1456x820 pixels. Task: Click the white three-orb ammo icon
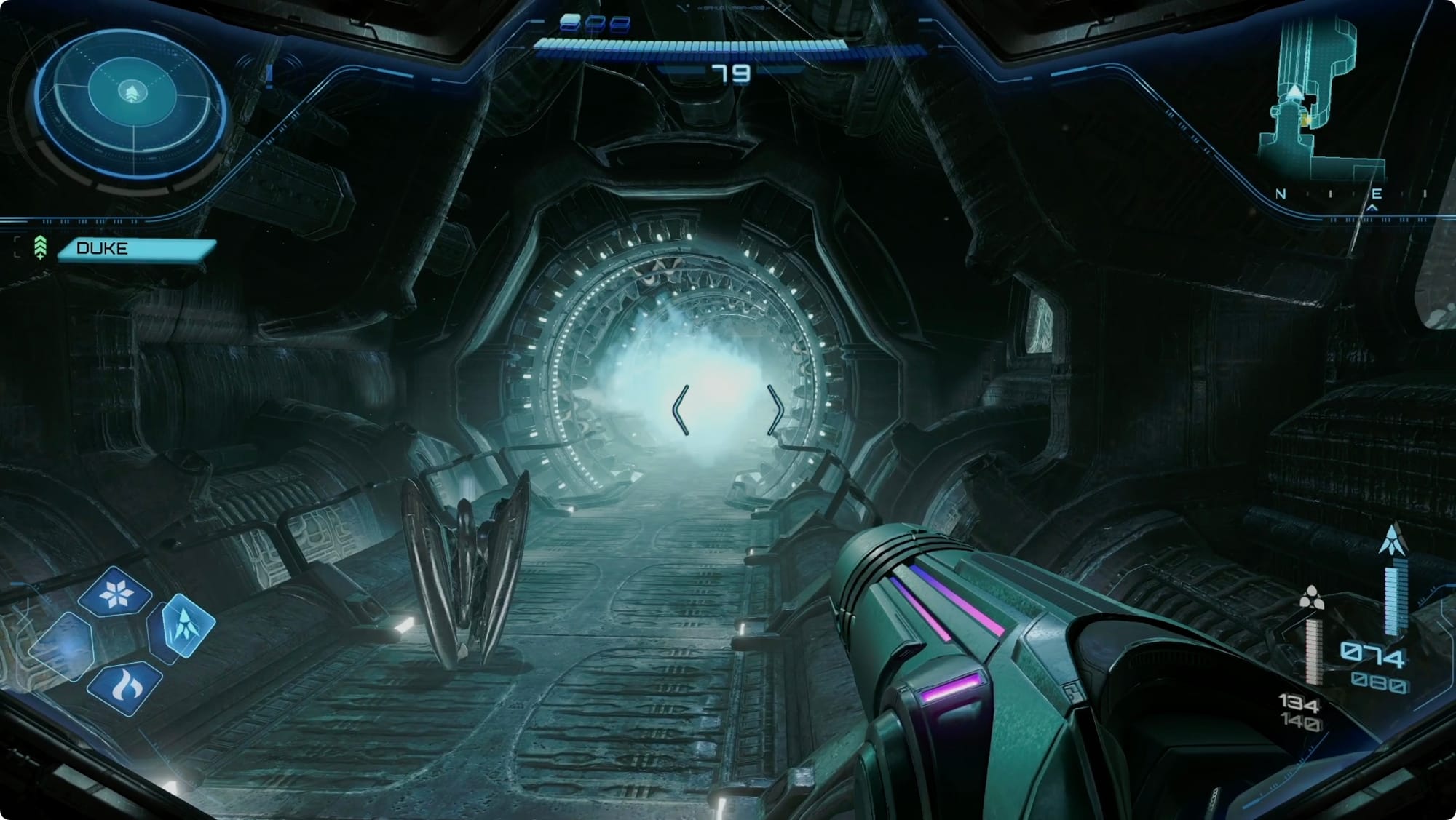coord(1310,598)
